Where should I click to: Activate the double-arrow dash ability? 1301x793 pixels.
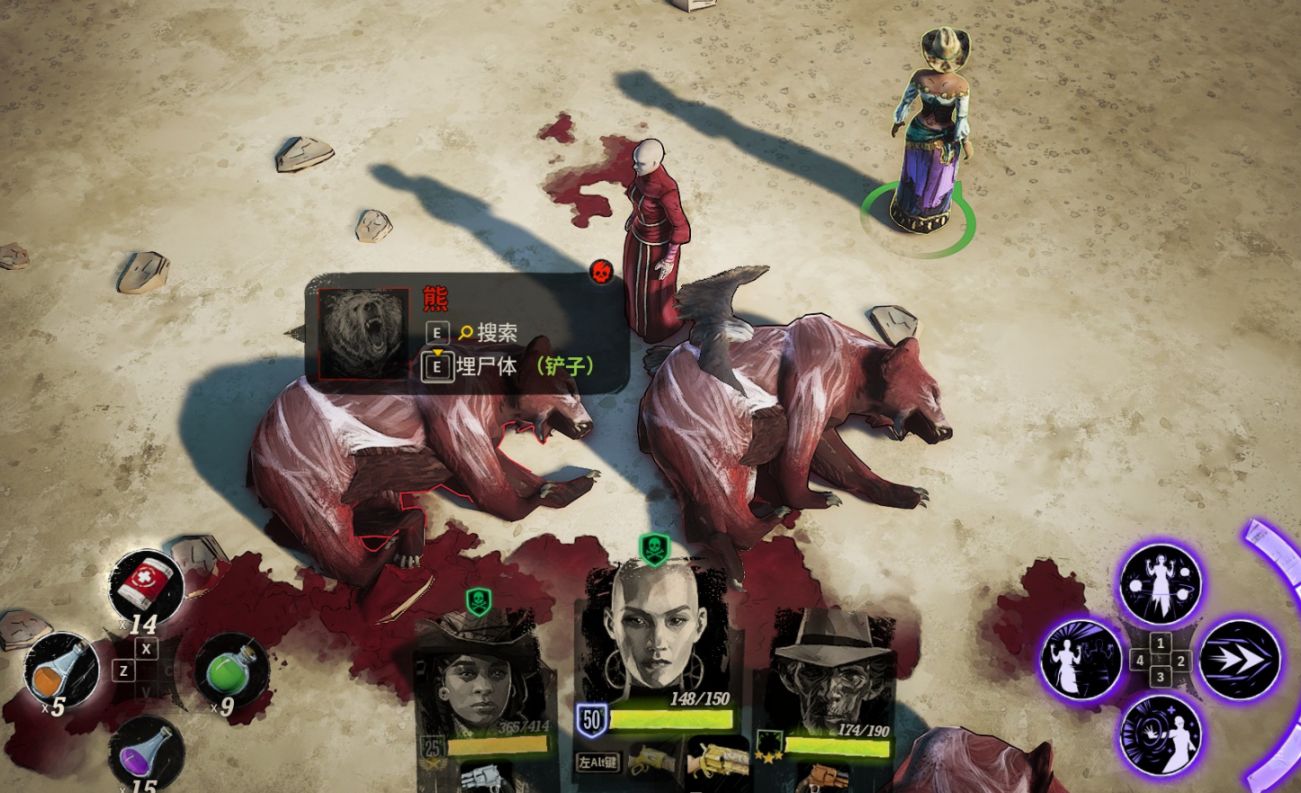click(x=1239, y=660)
